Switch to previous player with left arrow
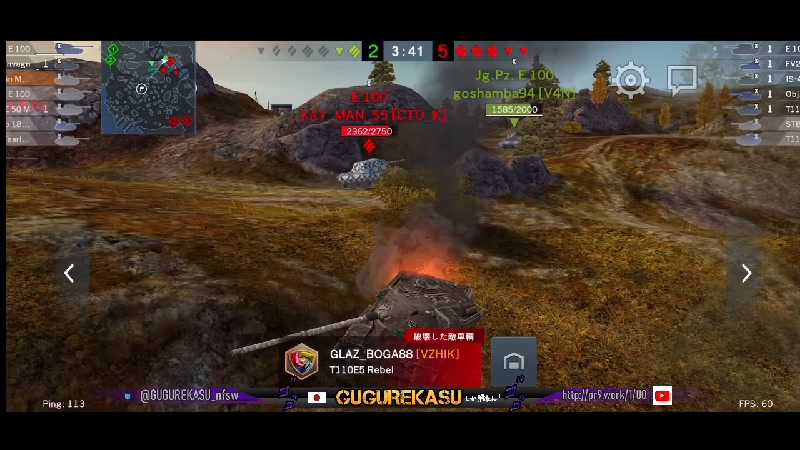The height and width of the screenshot is (450, 800). point(69,273)
